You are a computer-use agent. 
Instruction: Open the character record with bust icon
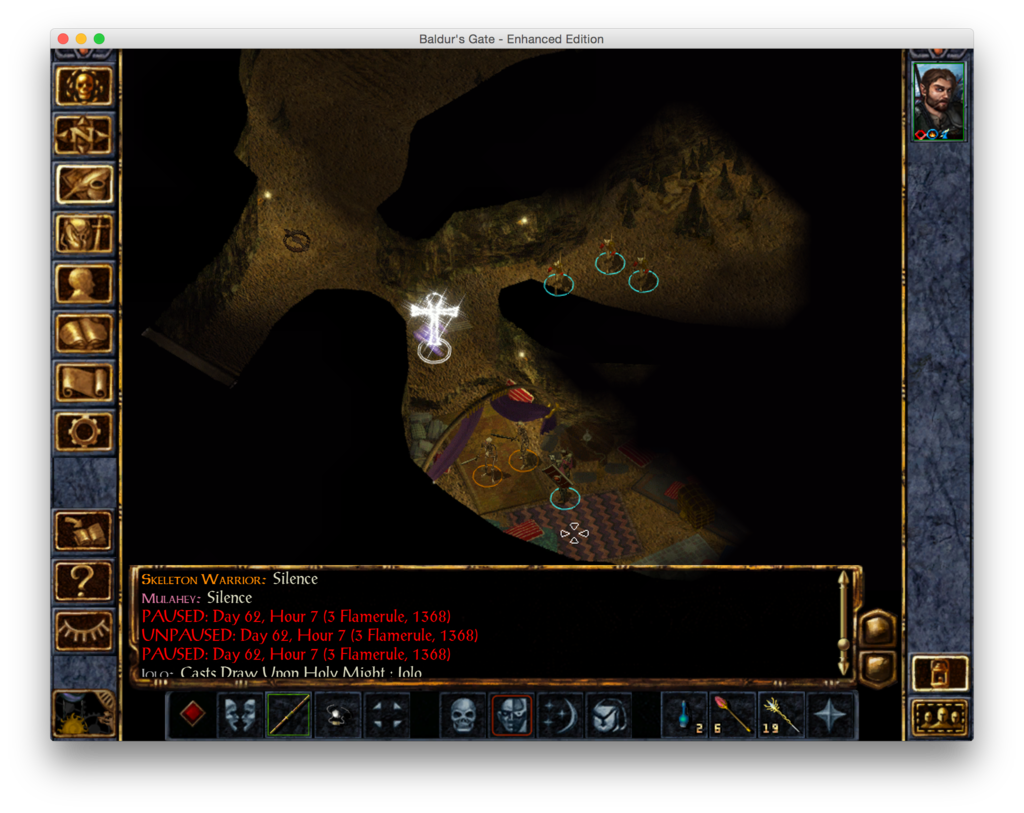(x=84, y=283)
